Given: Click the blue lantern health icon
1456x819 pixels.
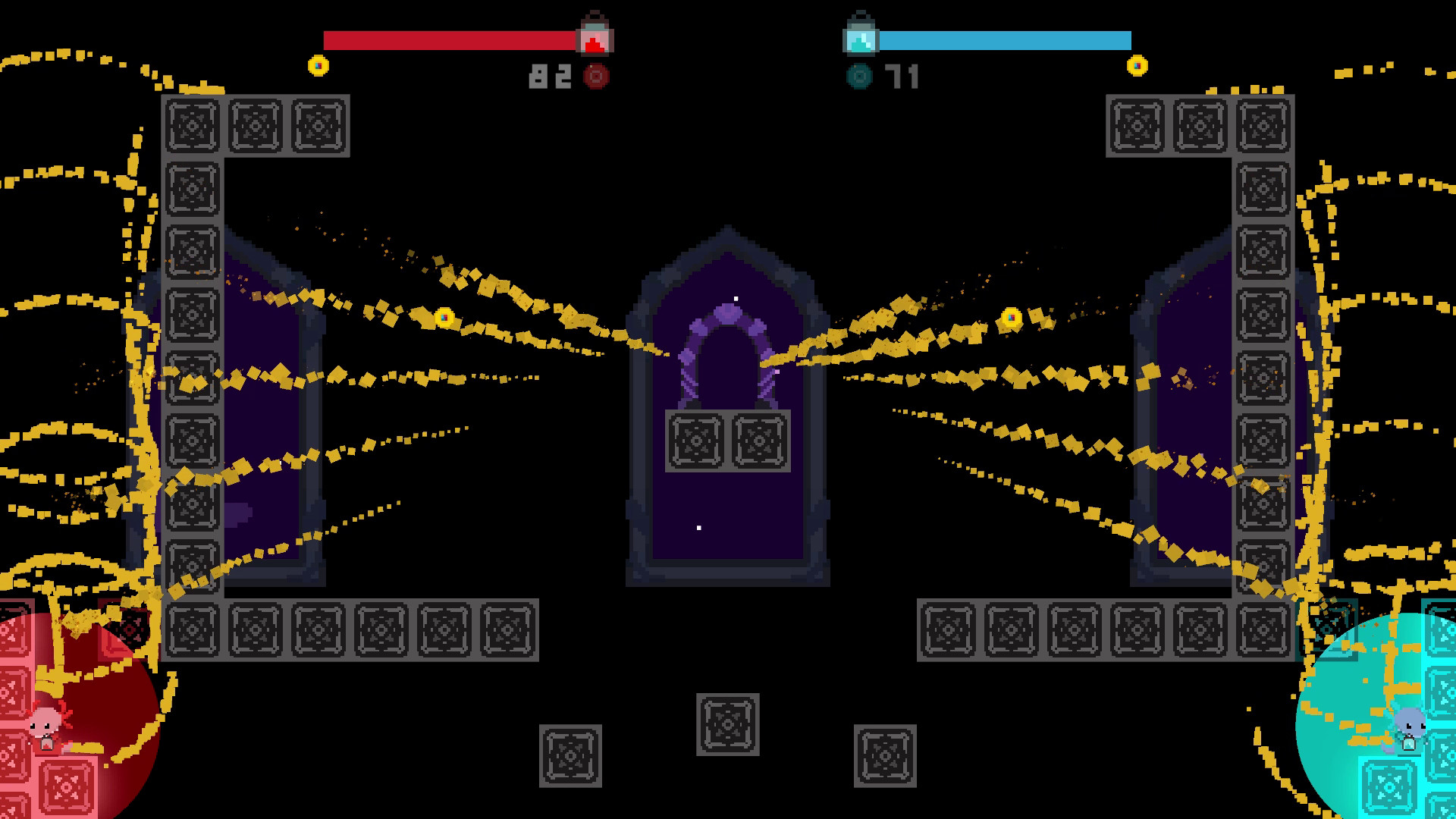Looking at the screenshot, I should pyautogui.click(x=861, y=34).
